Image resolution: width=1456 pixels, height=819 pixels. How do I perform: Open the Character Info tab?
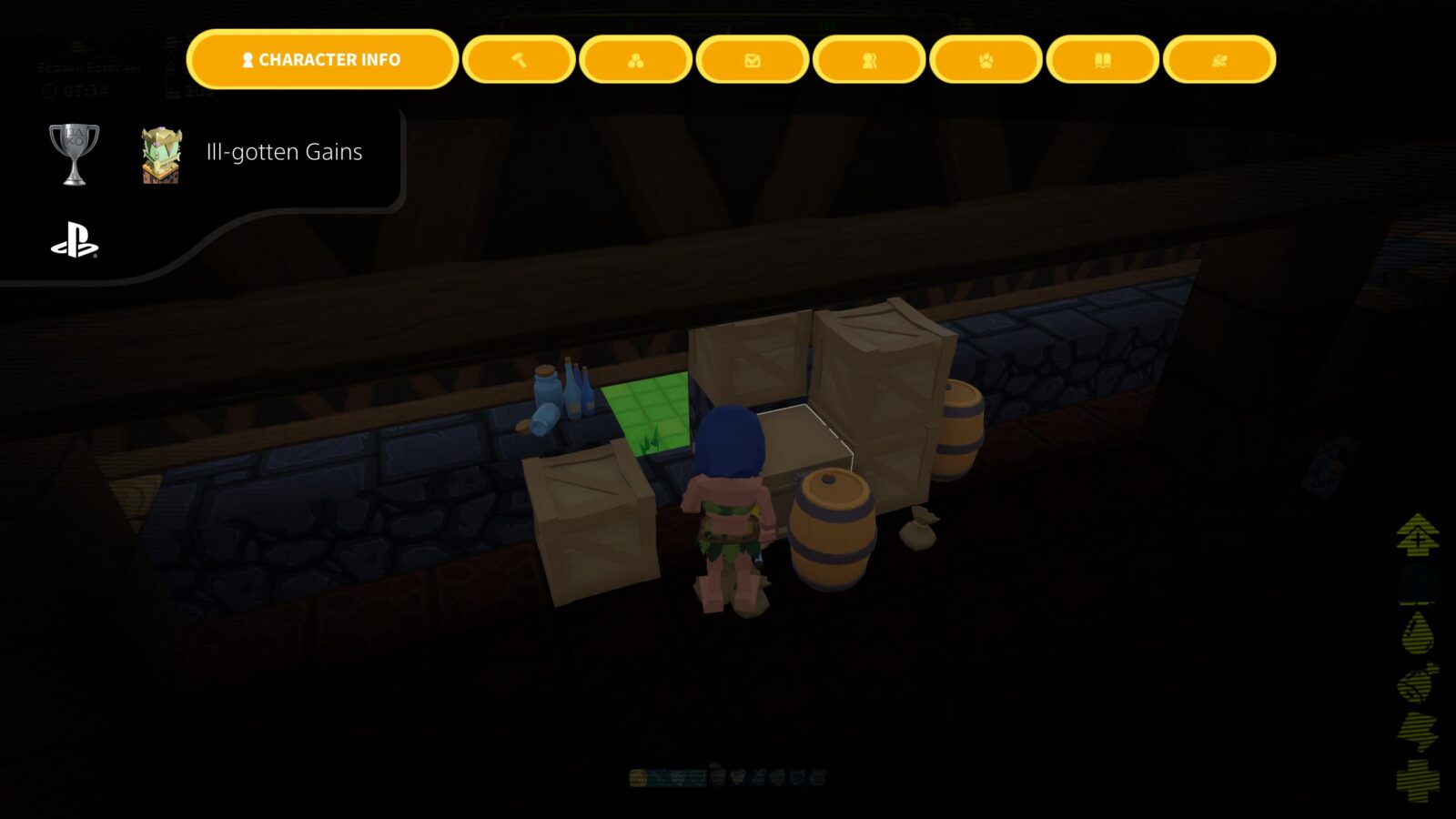(322, 60)
